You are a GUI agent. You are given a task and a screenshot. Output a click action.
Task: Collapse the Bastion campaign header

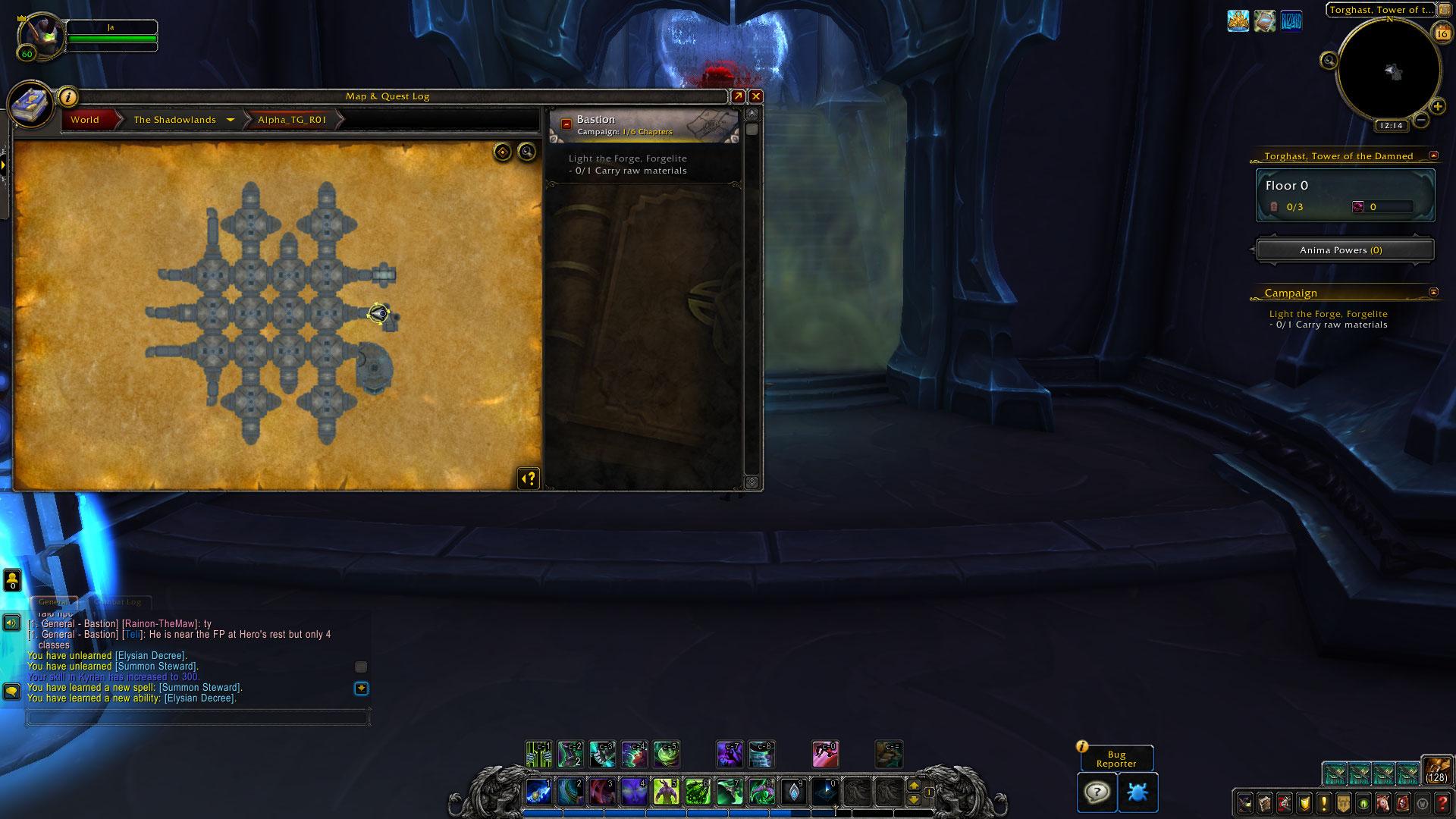[x=566, y=124]
